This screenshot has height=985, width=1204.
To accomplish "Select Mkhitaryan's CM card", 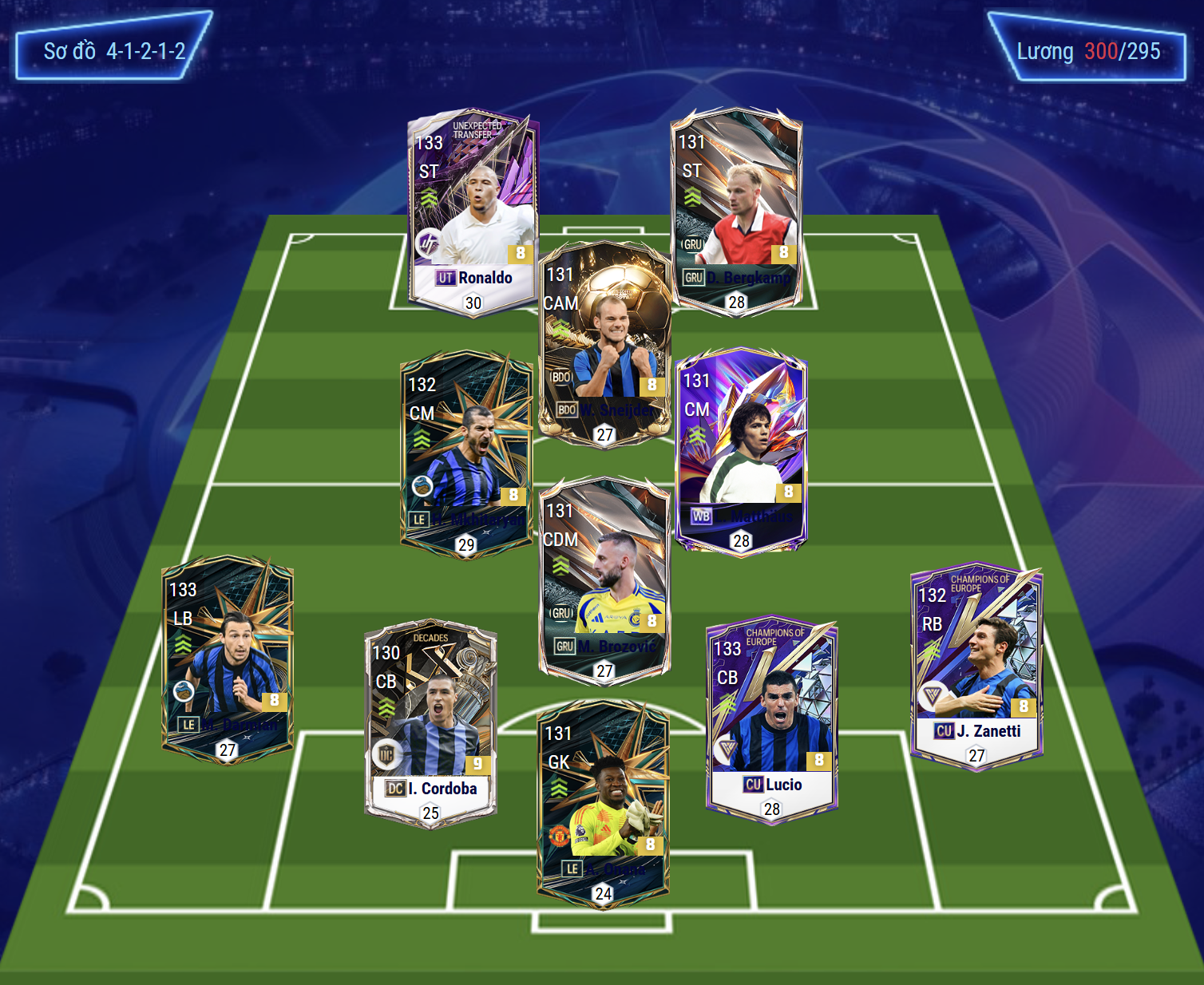I will (466, 455).
